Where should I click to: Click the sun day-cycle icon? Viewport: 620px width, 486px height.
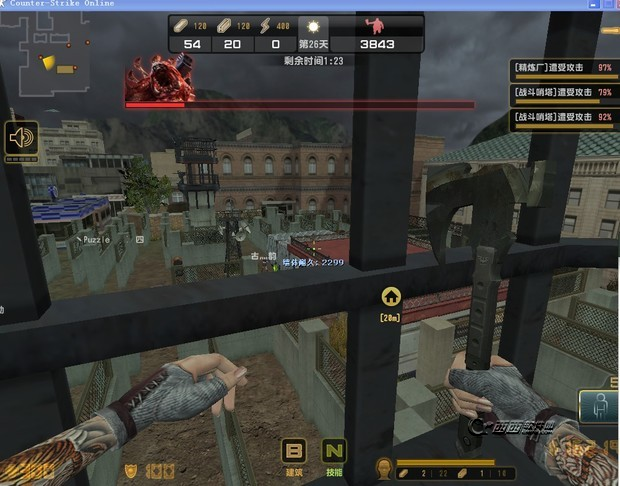(x=313, y=25)
